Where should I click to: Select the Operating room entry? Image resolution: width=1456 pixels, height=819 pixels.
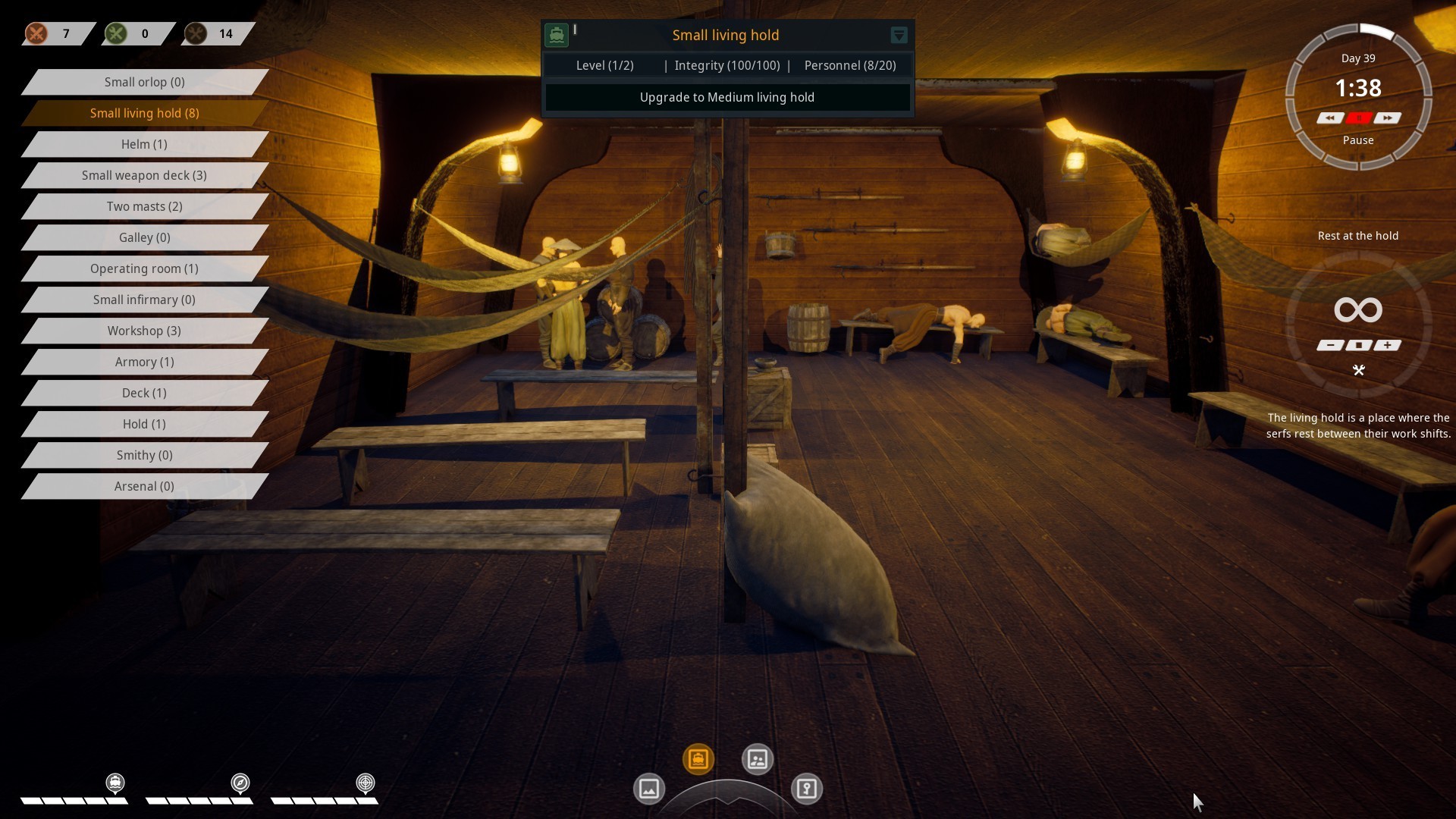pos(144,268)
